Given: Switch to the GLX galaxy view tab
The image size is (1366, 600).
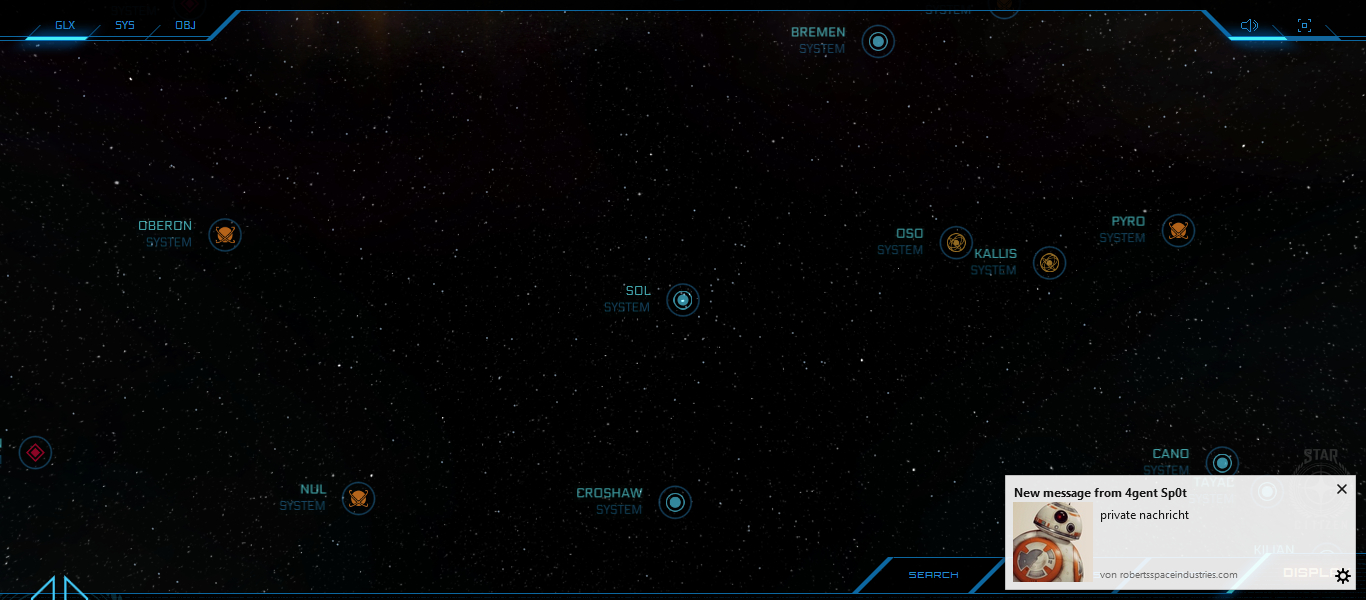Looking at the screenshot, I should click(x=65, y=25).
